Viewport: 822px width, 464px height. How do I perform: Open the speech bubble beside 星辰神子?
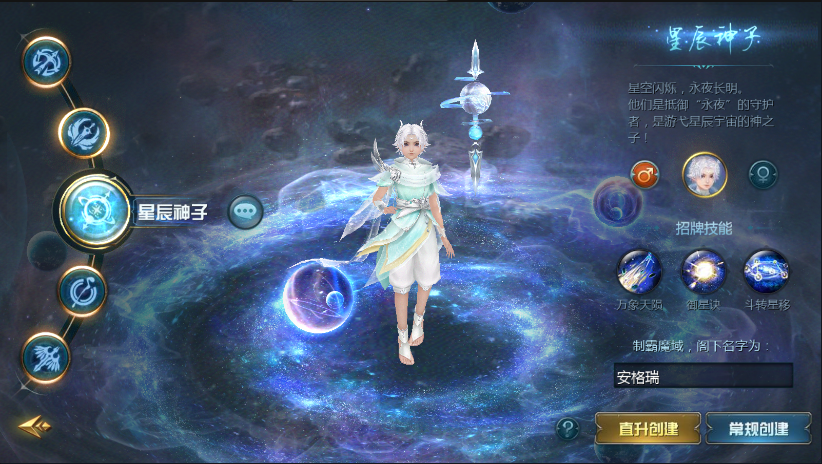pos(245,211)
